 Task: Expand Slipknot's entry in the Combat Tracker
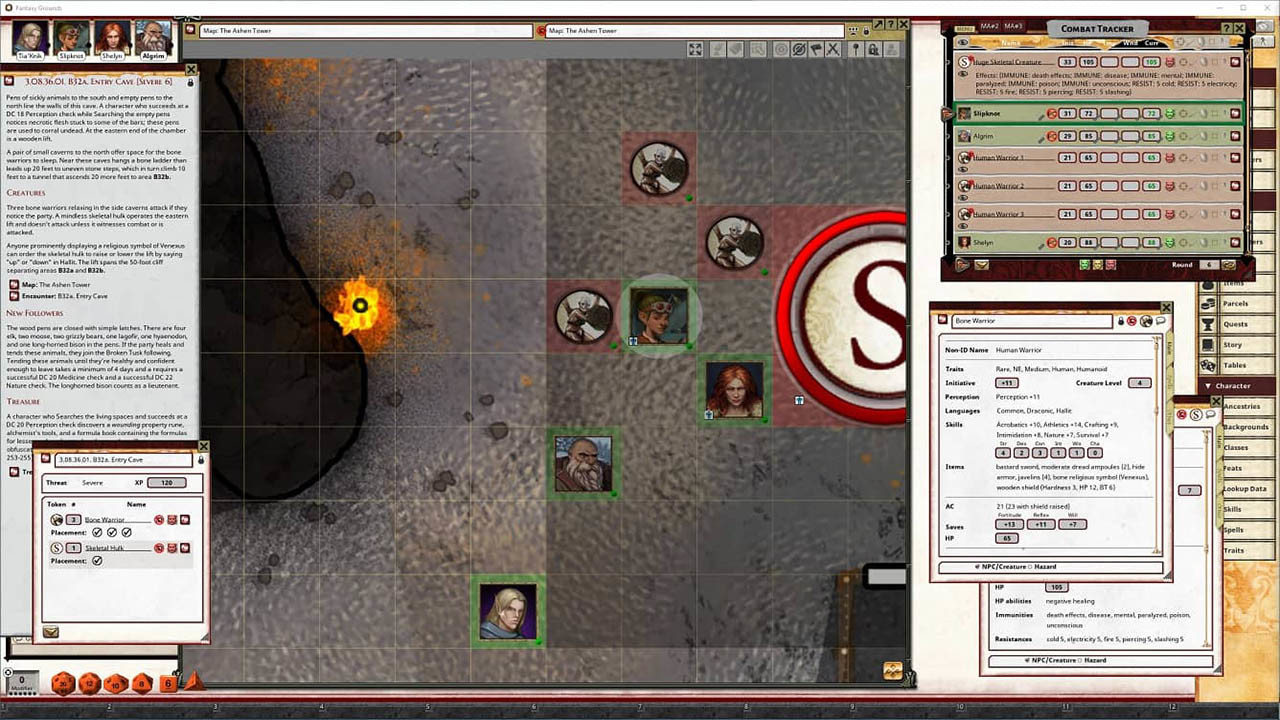click(x=947, y=113)
